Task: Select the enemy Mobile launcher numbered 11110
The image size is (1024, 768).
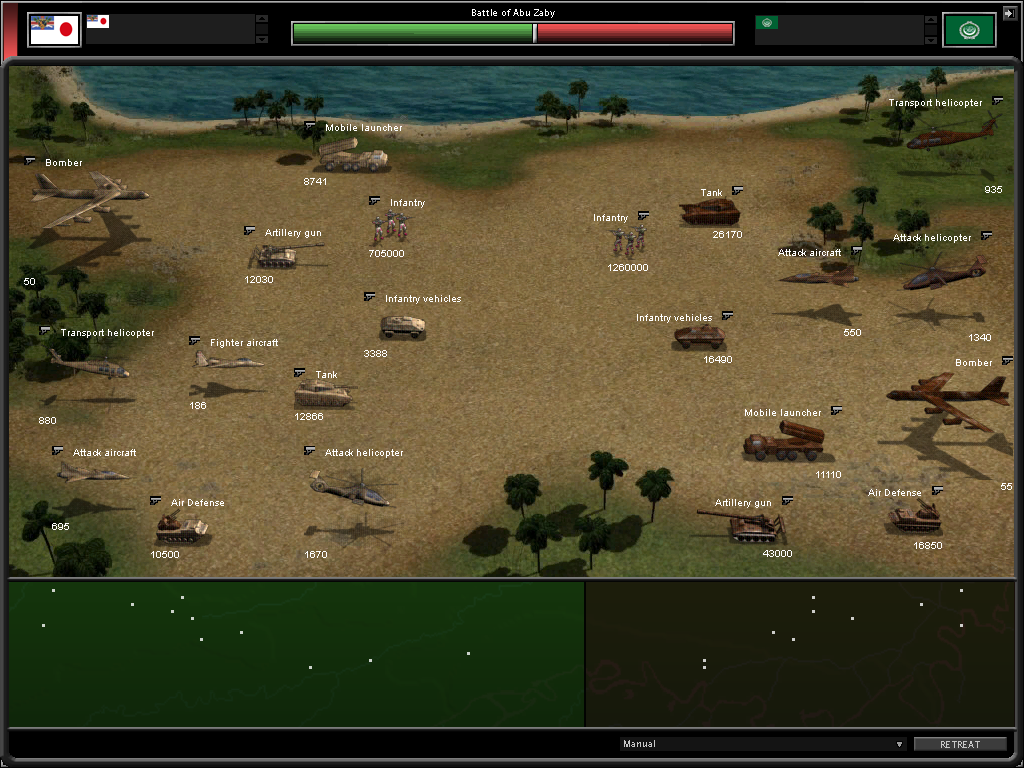Action: click(x=782, y=441)
